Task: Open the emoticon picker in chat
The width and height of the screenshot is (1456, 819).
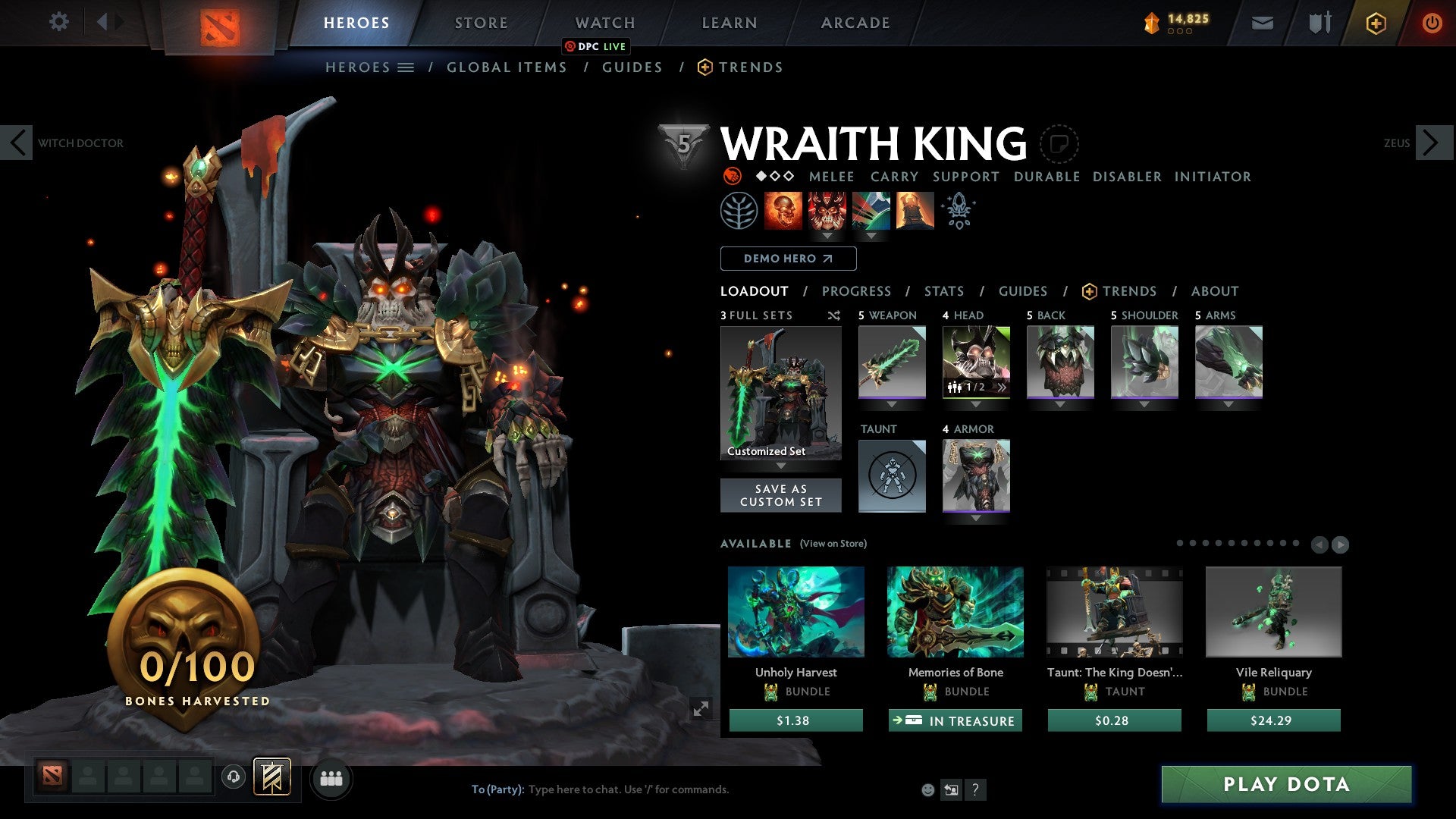Action: [927, 789]
